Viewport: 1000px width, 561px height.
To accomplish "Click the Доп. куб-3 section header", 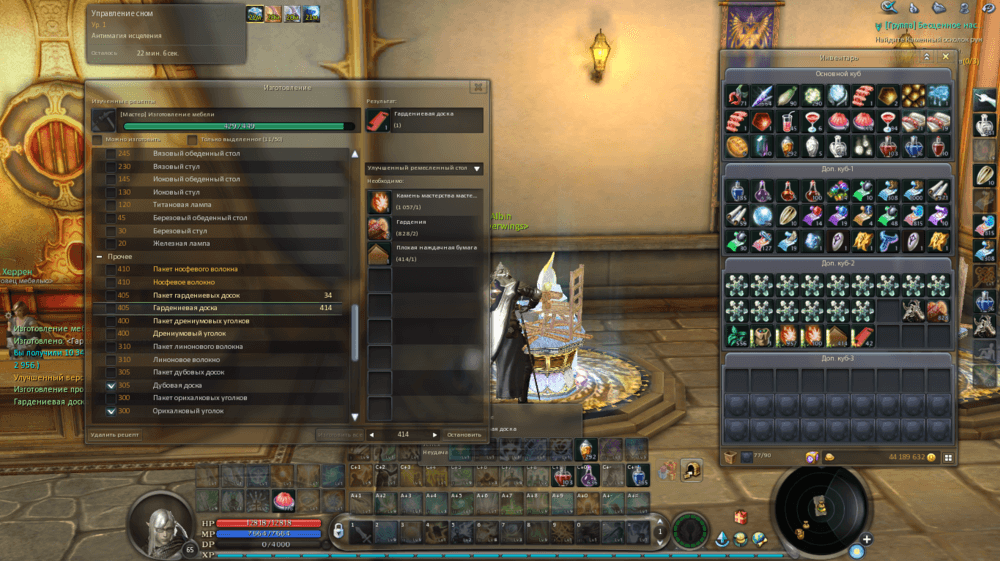I will pos(840,358).
